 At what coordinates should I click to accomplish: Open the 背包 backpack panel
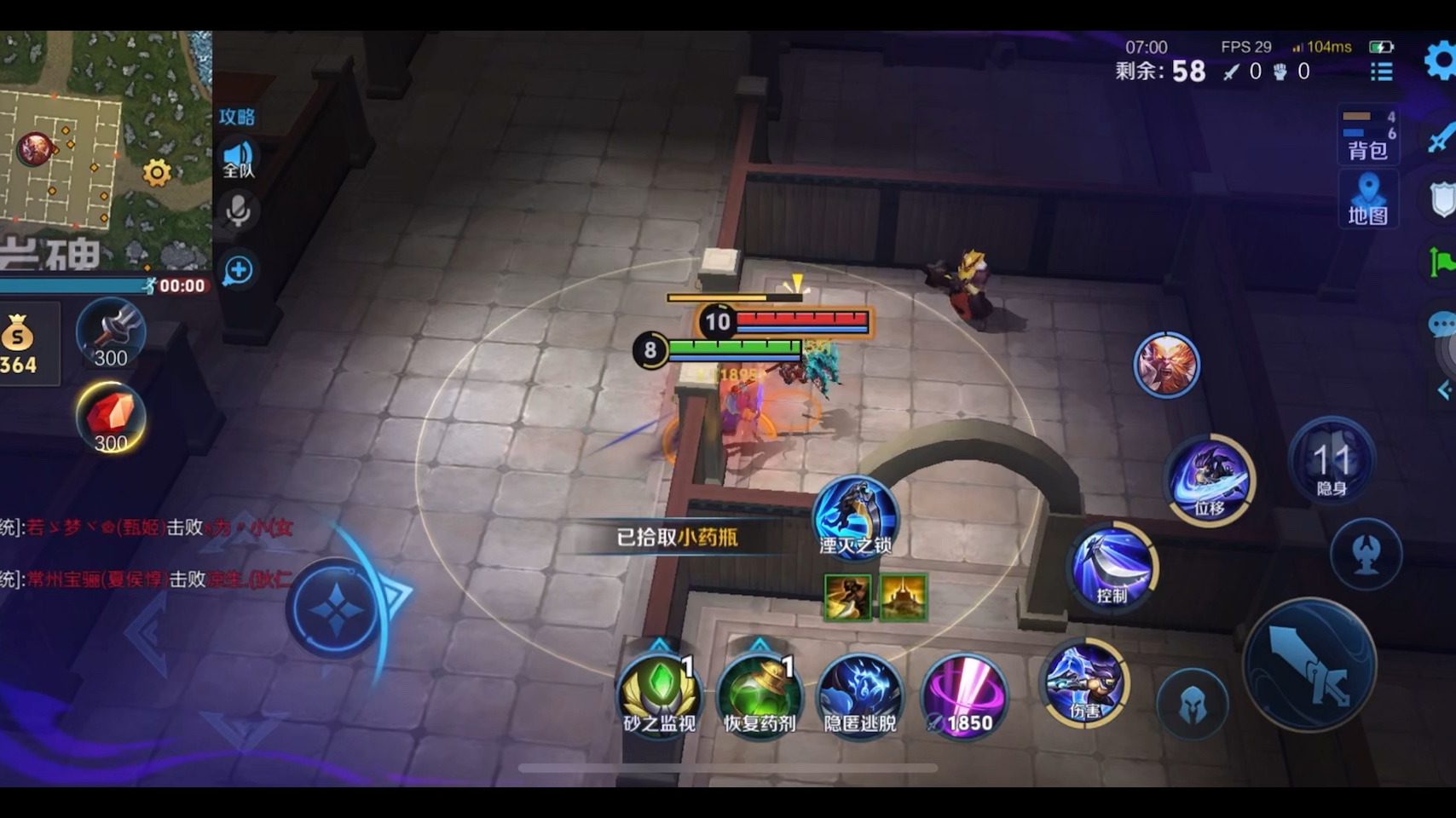[1367, 135]
